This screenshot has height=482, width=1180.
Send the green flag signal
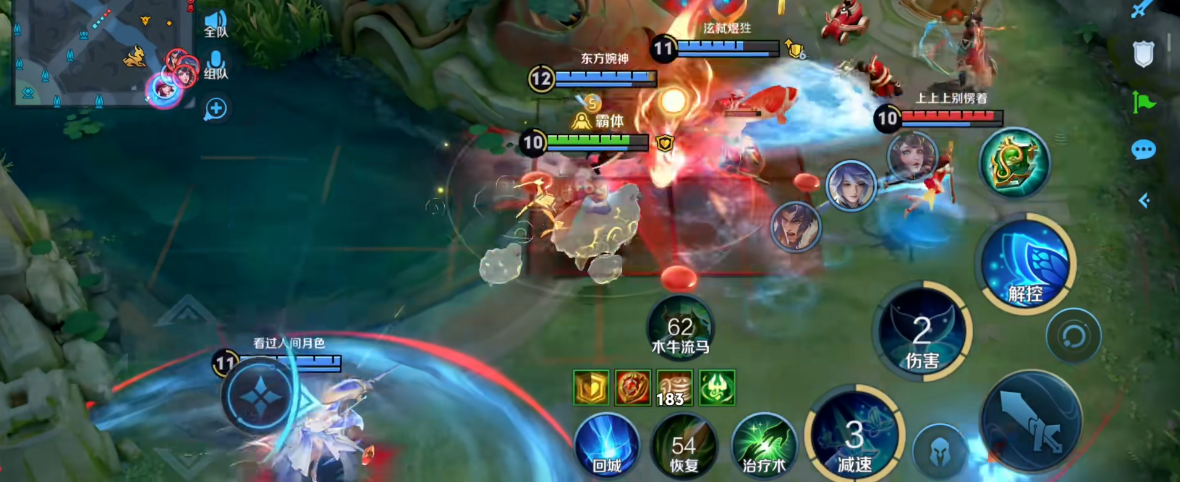1143,101
